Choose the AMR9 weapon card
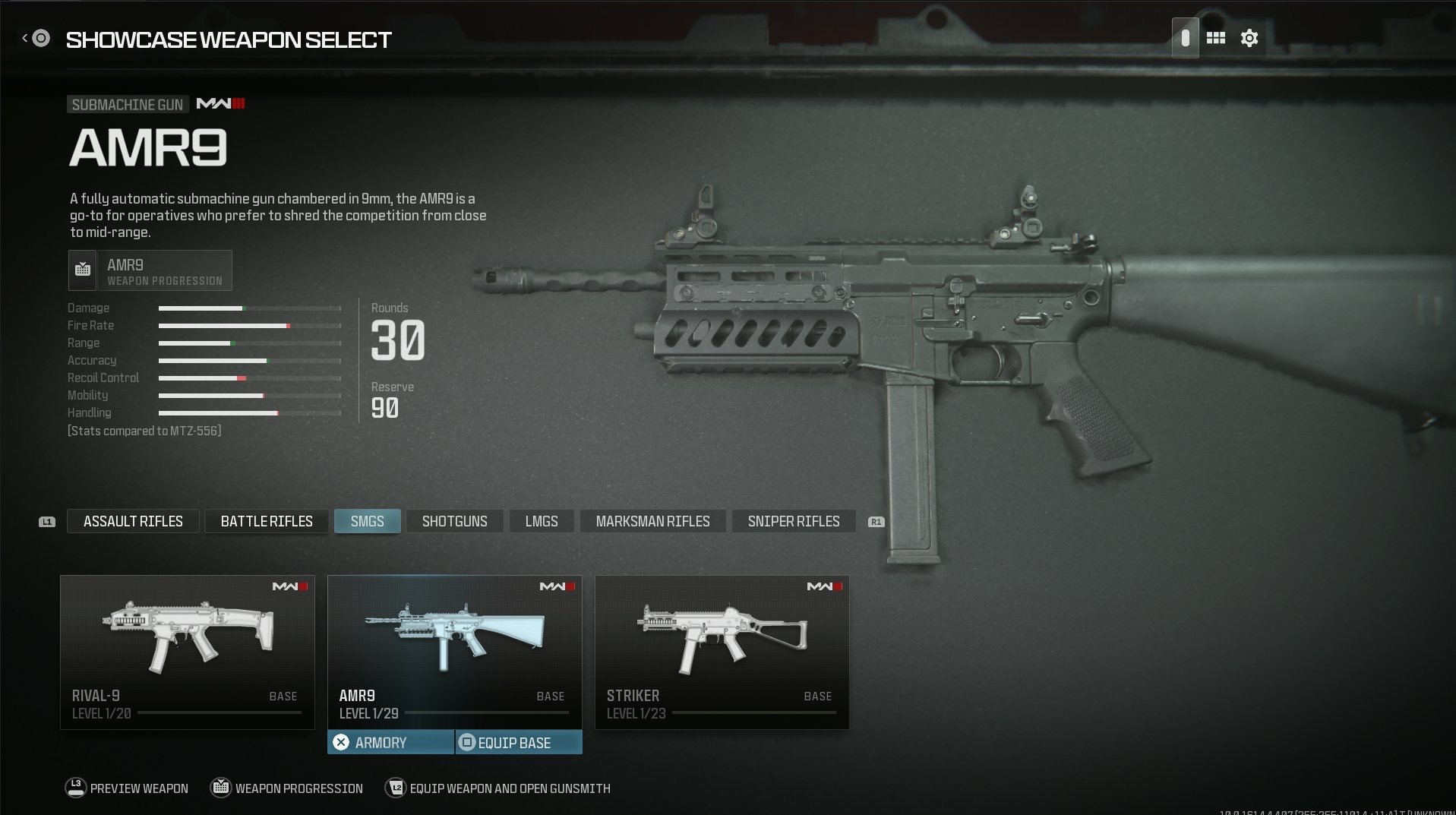1456x815 pixels. (x=454, y=651)
